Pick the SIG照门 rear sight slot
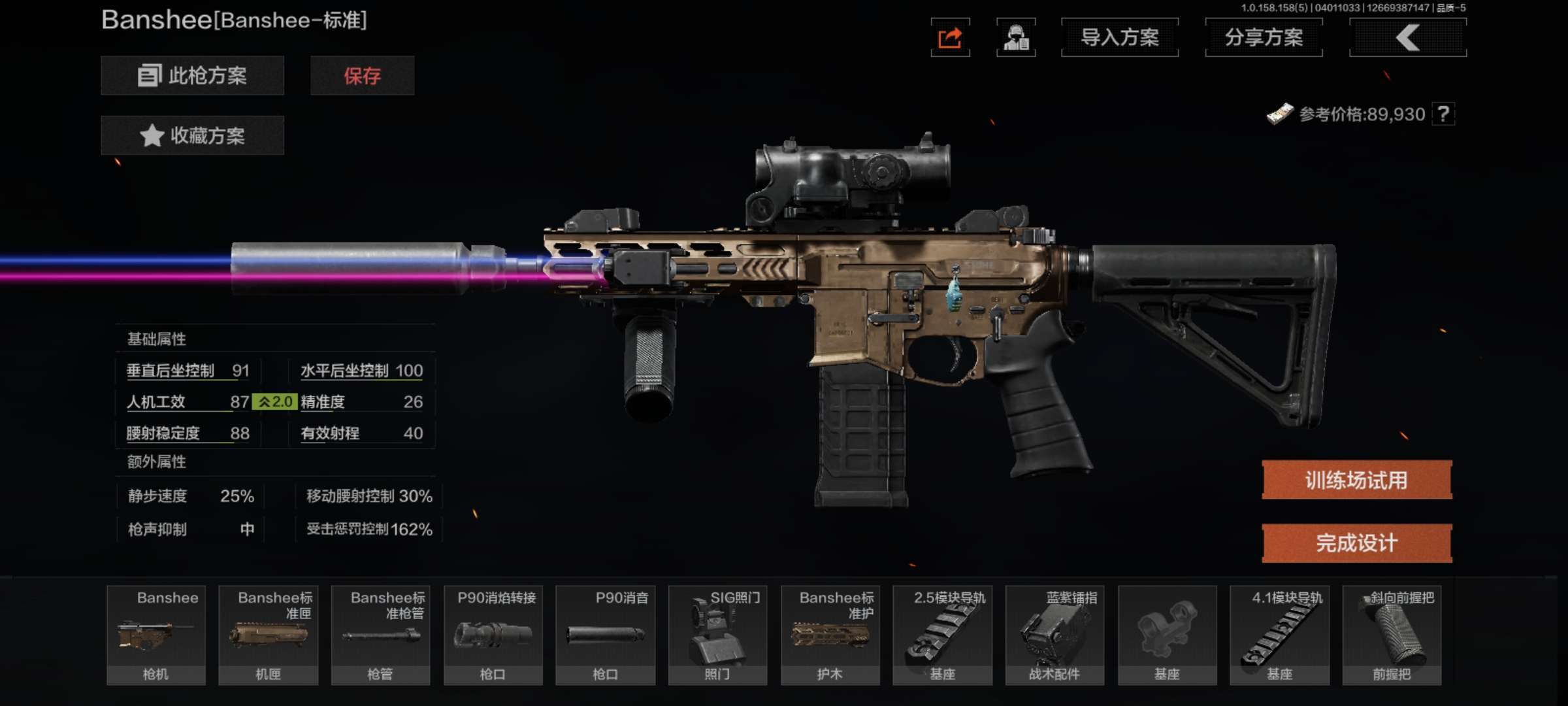Screen dimensions: 1568x706 718,635
